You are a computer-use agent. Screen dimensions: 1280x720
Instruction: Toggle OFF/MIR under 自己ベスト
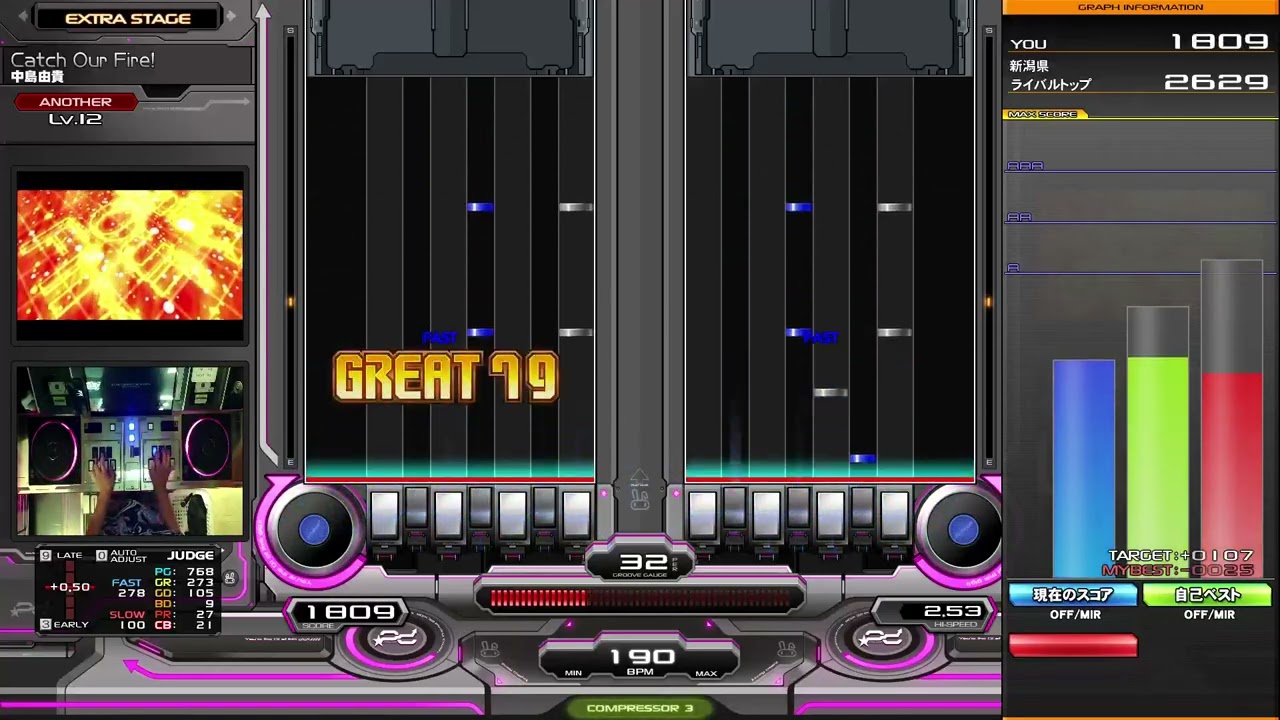tap(1210, 615)
